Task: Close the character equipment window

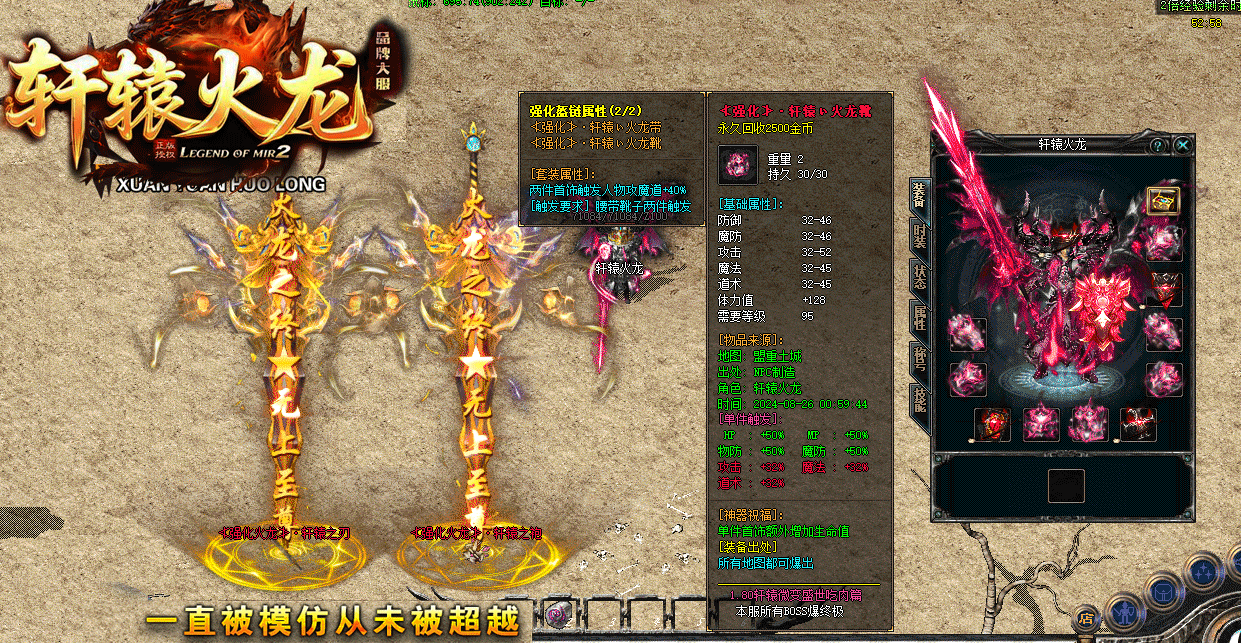Action: click(1183, 146)
